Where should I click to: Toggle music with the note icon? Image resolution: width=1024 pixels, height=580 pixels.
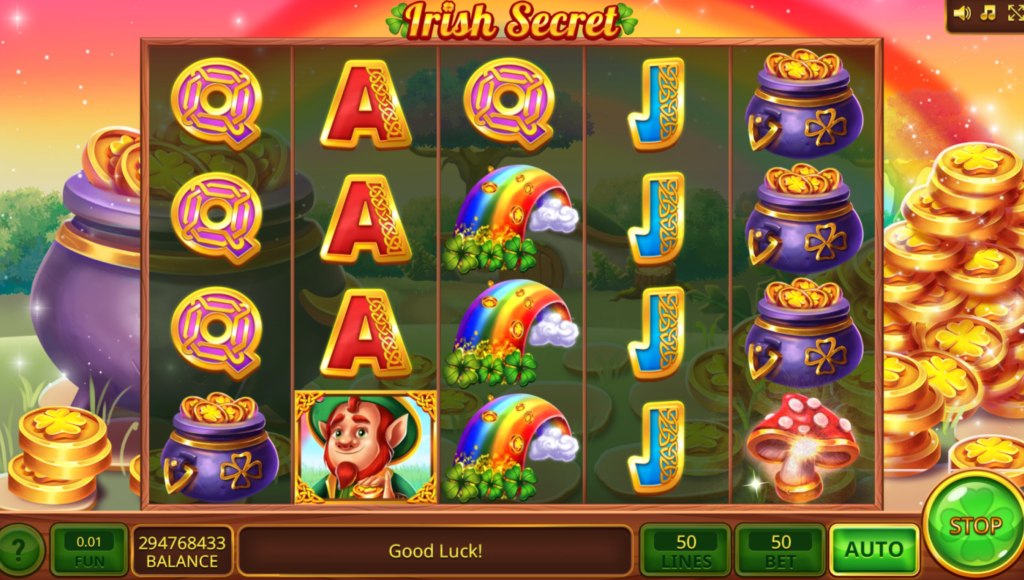(988, 13)
